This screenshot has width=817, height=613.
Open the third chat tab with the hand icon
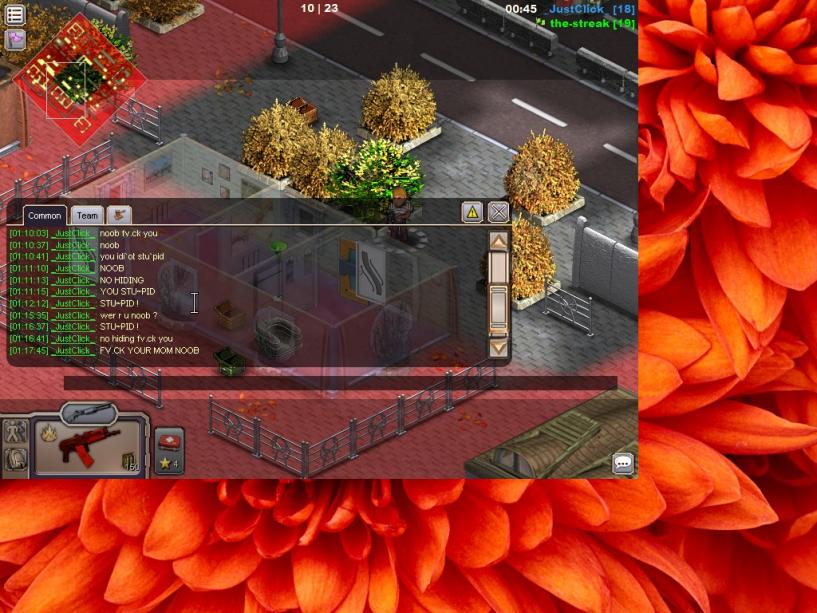(119, 215)
